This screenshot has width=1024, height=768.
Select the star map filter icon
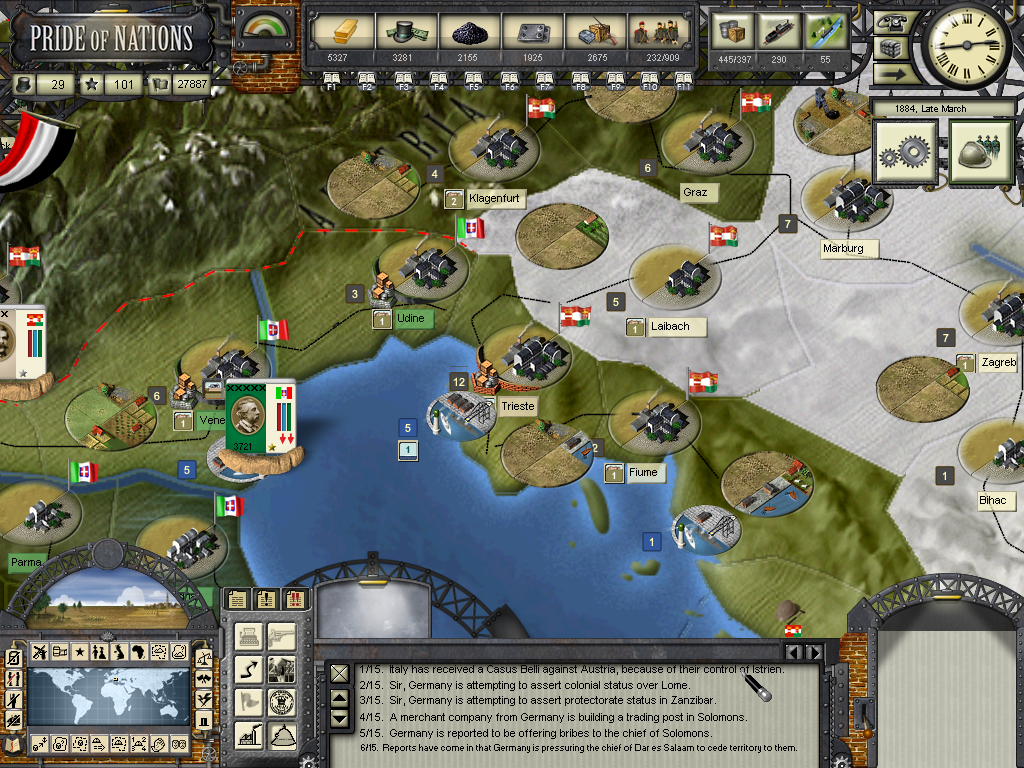coord(79,653)
